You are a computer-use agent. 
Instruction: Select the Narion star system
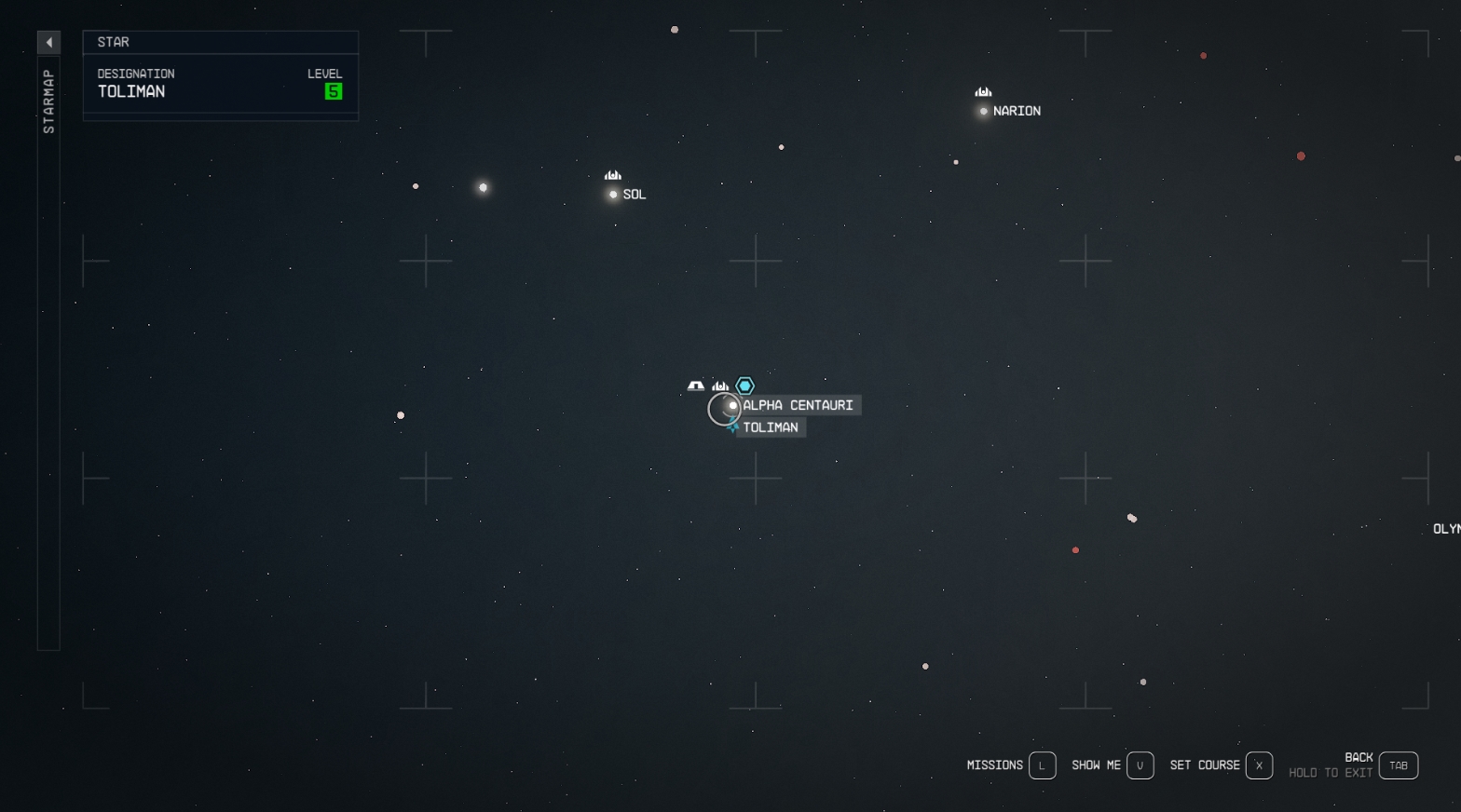click(984, 111)
